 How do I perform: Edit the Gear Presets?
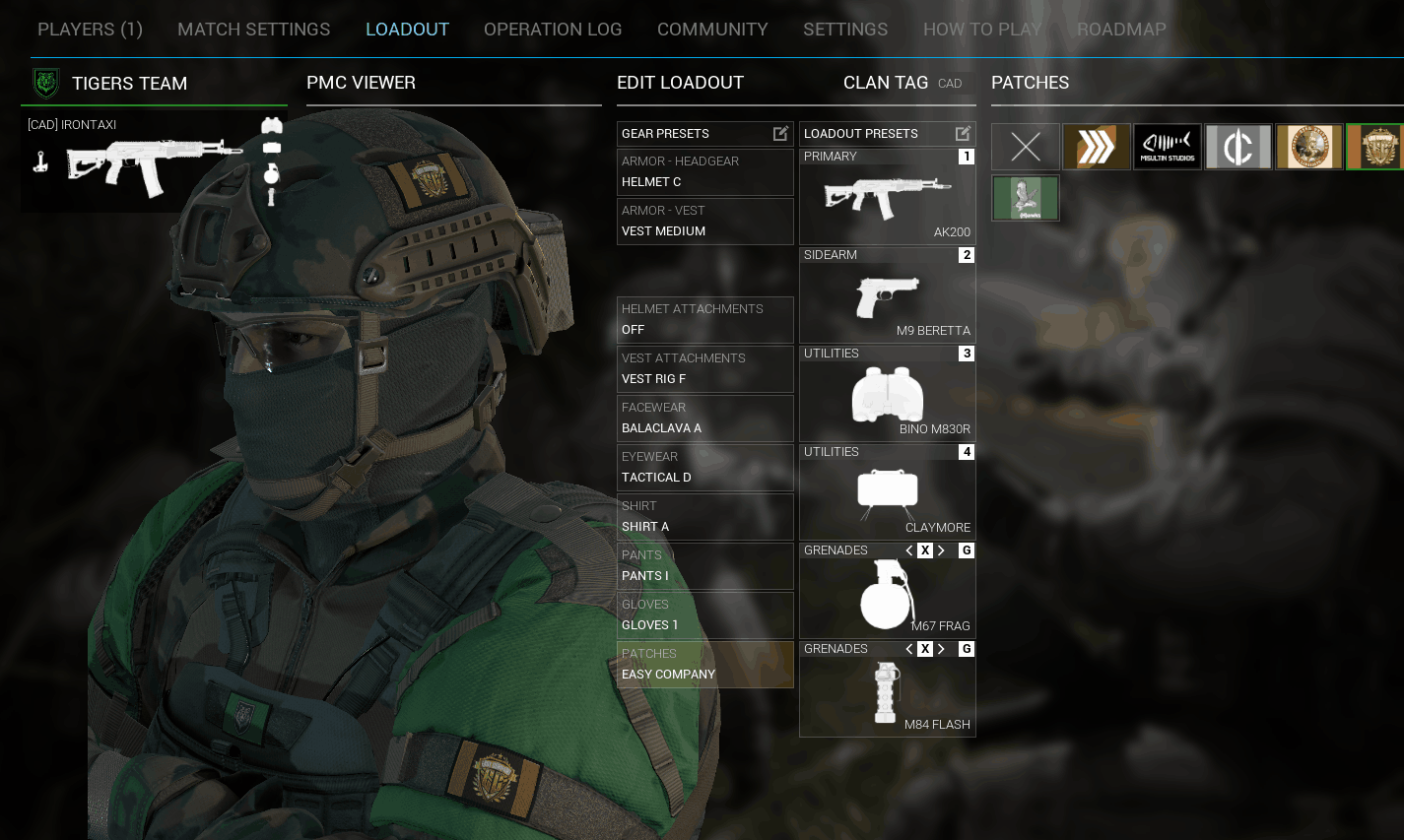(x=780, y=133)
